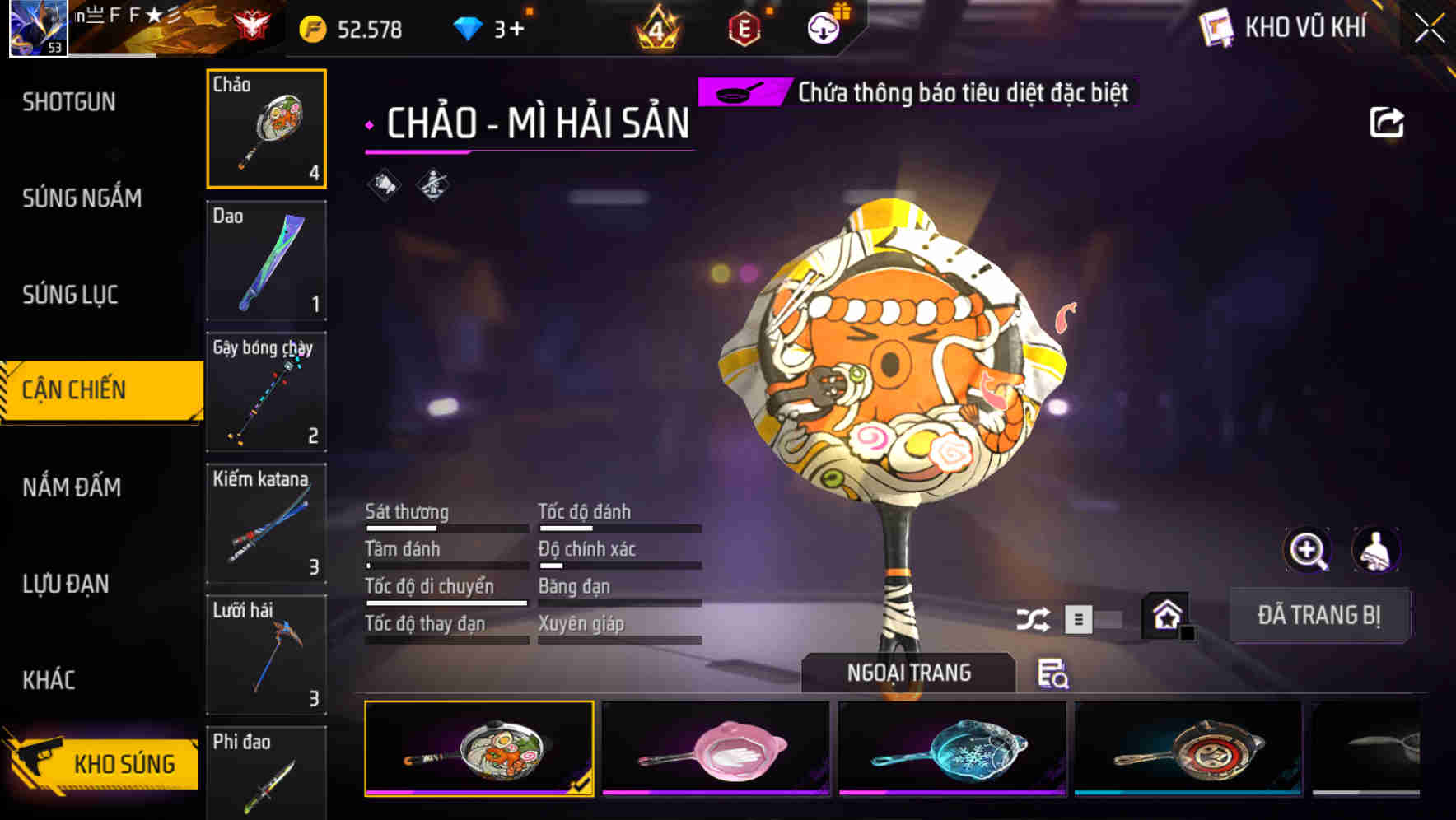Choose the icy blue pan skin thumbnail
Screen dimensions: 1456x820
(x=951, y=749)
